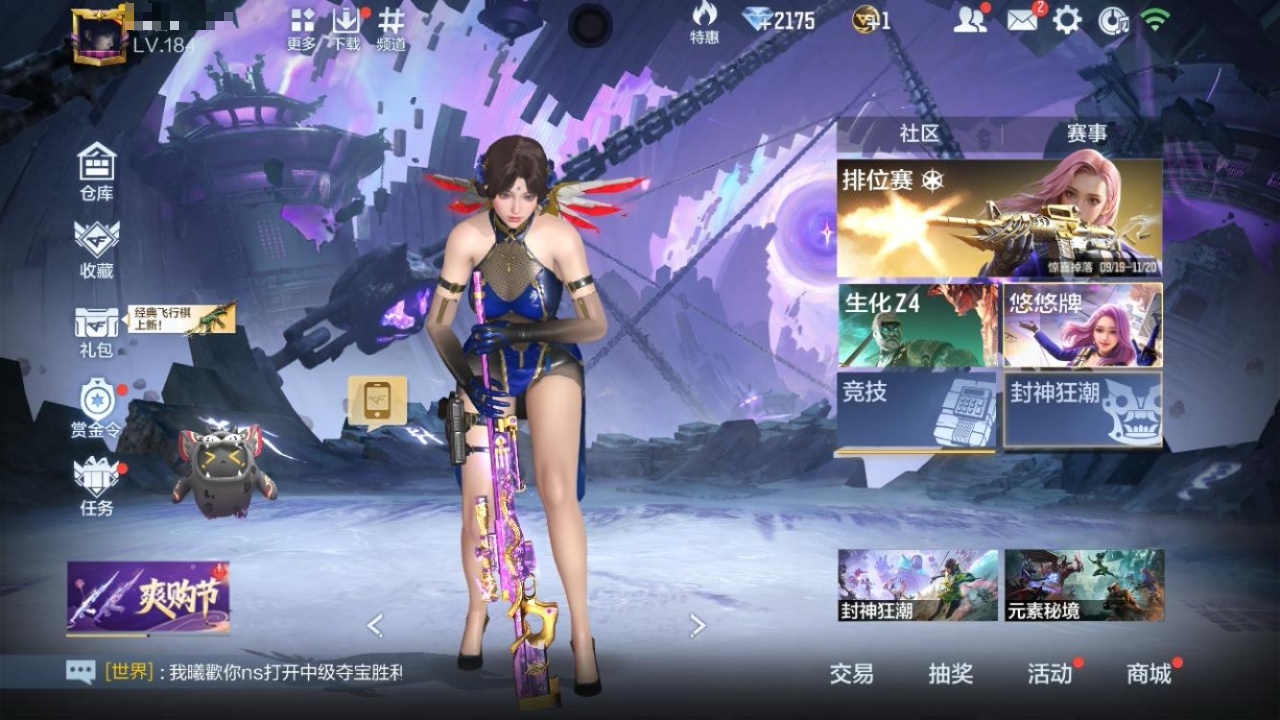
Task: Select the 生化 Z4 mode tile
Action: click(917, 325)
